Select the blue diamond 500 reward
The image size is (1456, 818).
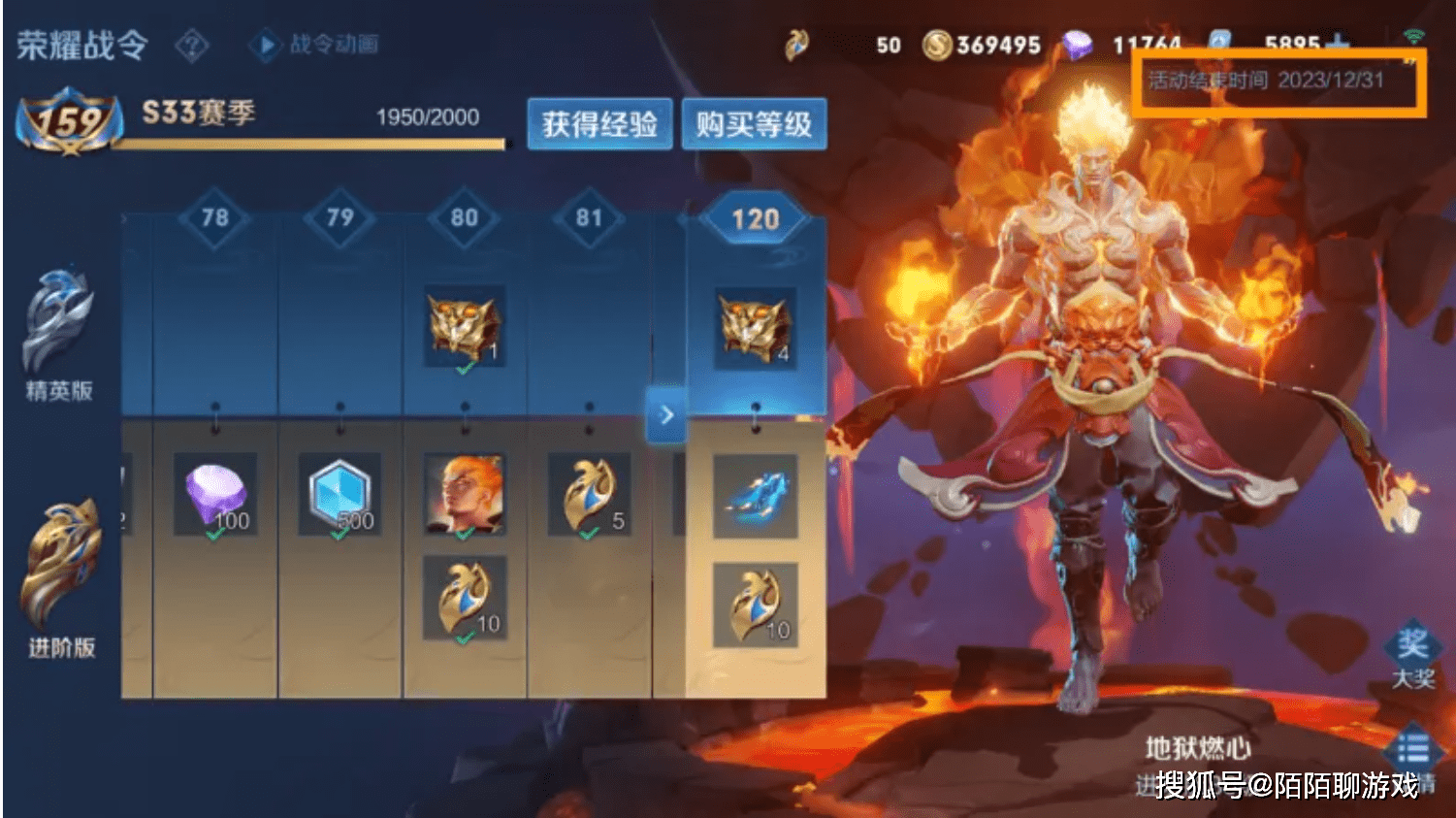(340, 494)
